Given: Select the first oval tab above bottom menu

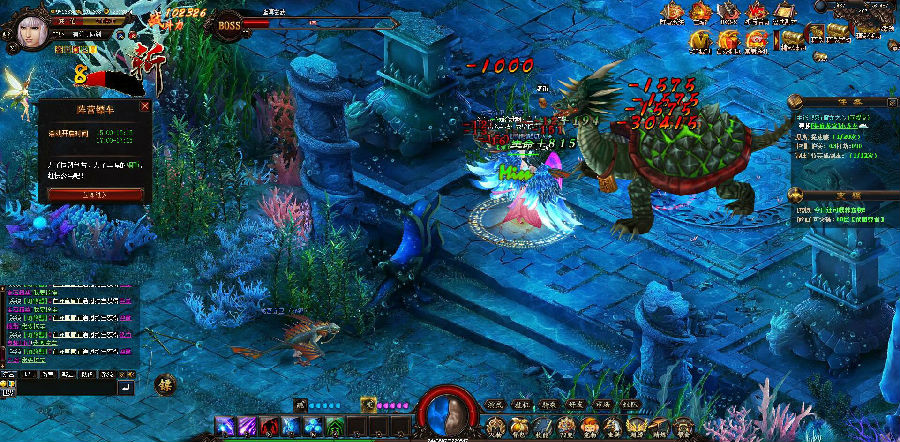Looking at the screenshot, I should [493, 404].
